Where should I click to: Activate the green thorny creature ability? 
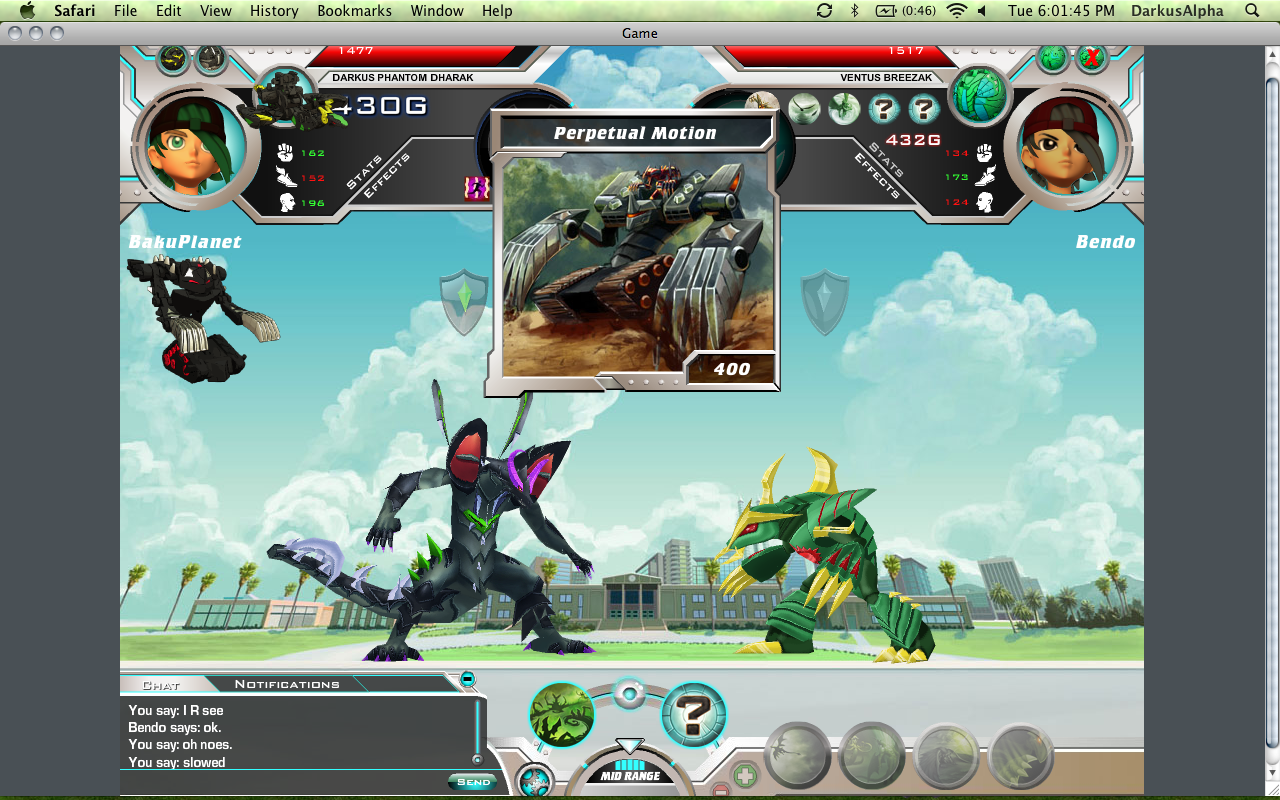tap(562, 714)
